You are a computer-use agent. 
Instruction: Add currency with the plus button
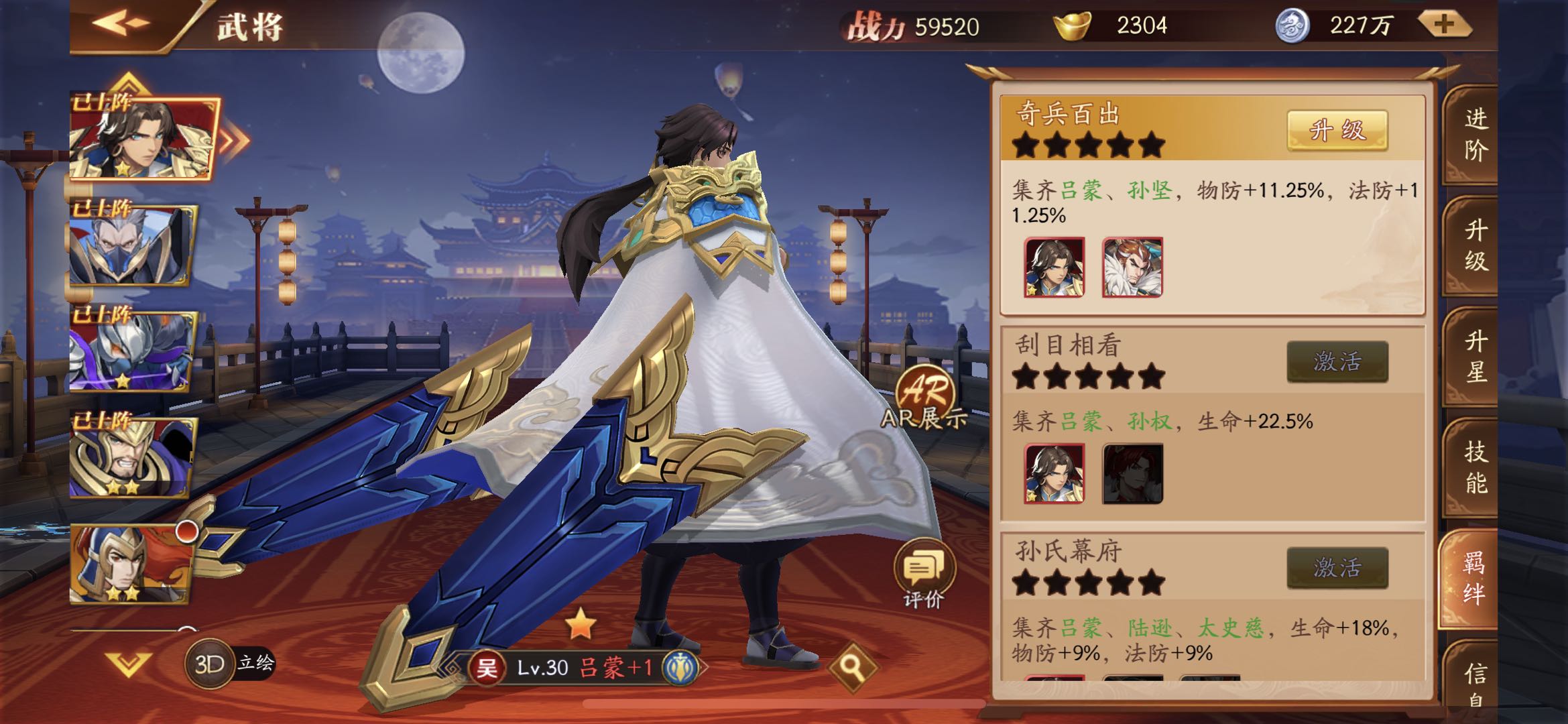pos(1443,25)
